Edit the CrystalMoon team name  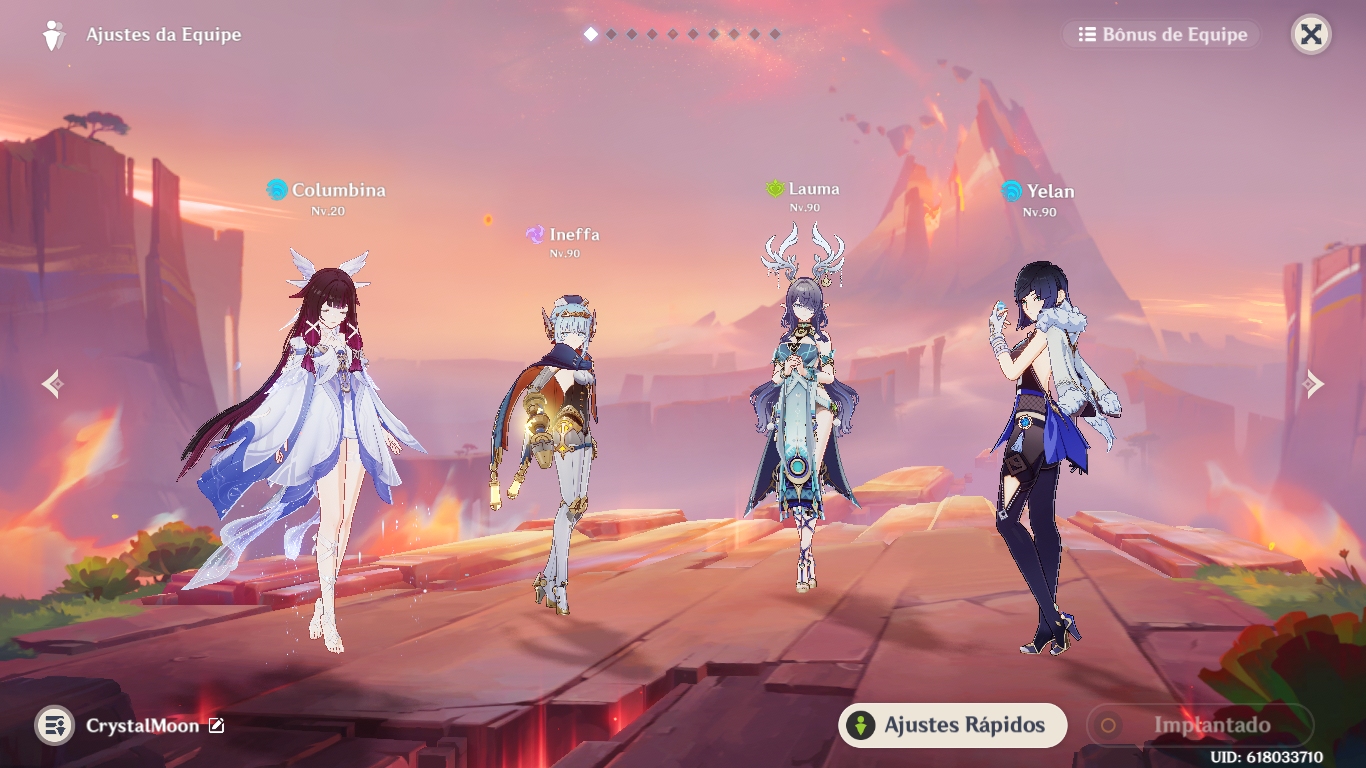click(216, 726)
